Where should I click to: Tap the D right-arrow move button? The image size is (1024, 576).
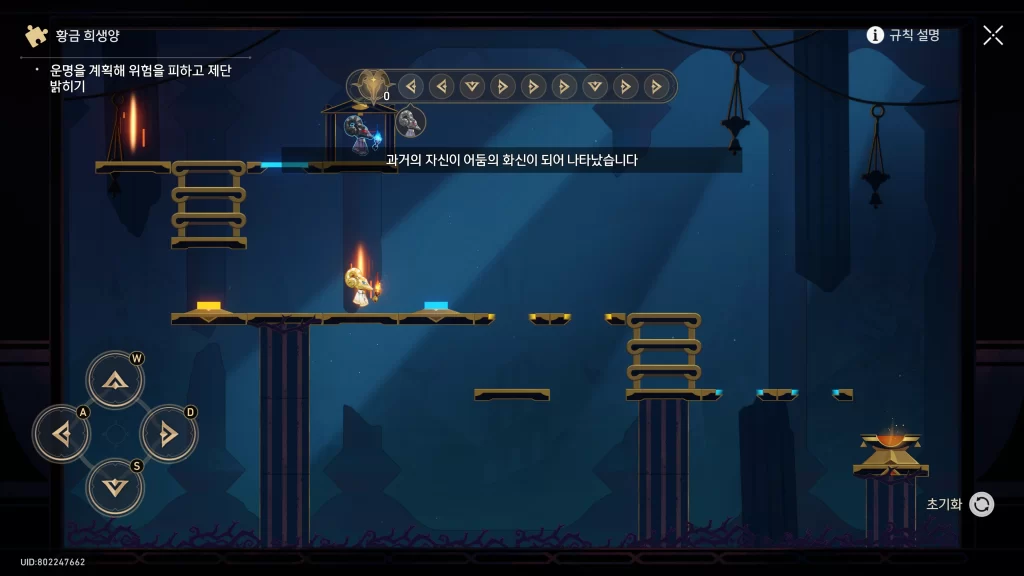168,433
